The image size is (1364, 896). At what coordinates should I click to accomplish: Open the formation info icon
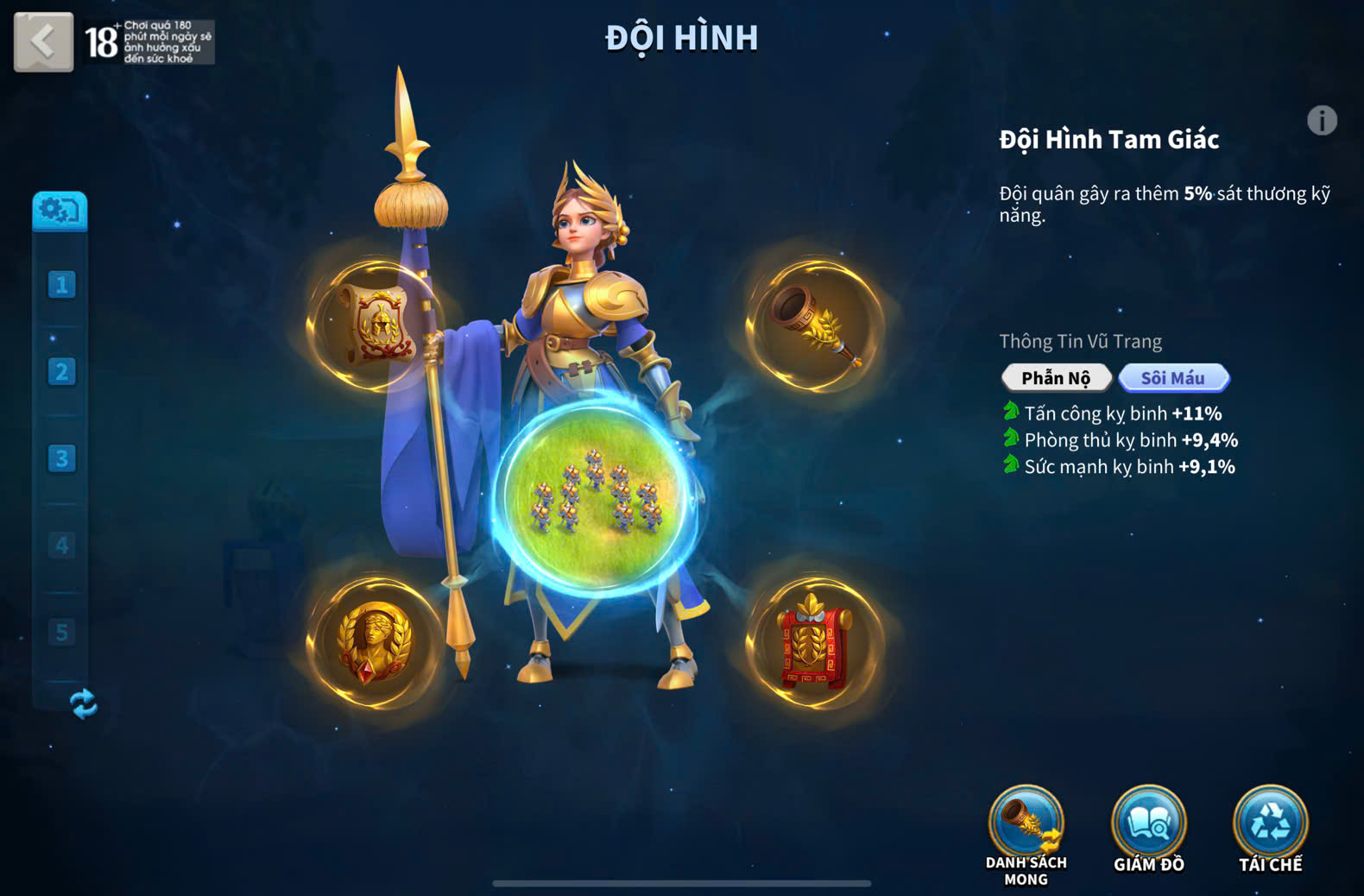(1321, 121)
